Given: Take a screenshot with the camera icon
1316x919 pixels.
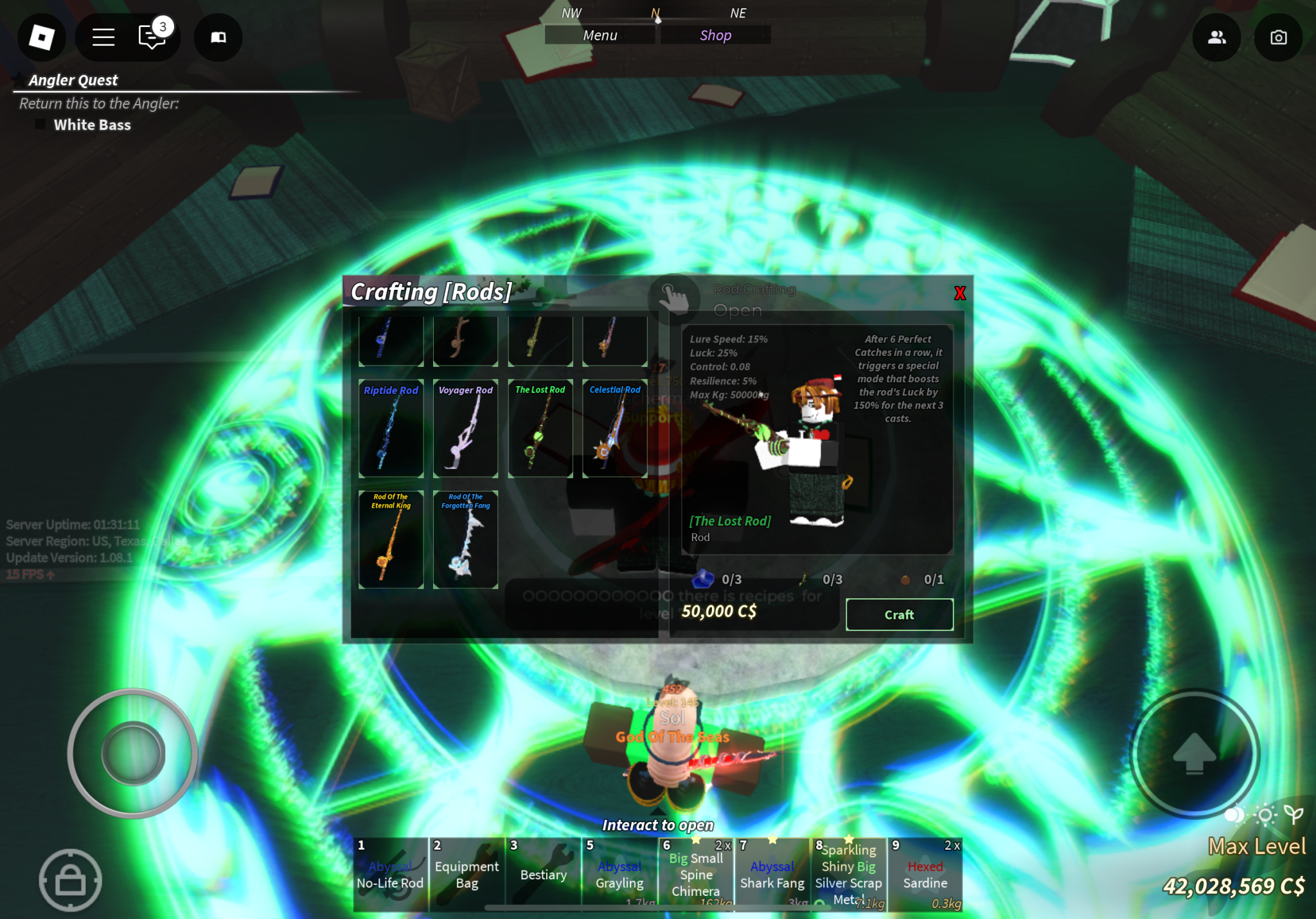Looking at the screenshot, I should tap(1278, 37).
